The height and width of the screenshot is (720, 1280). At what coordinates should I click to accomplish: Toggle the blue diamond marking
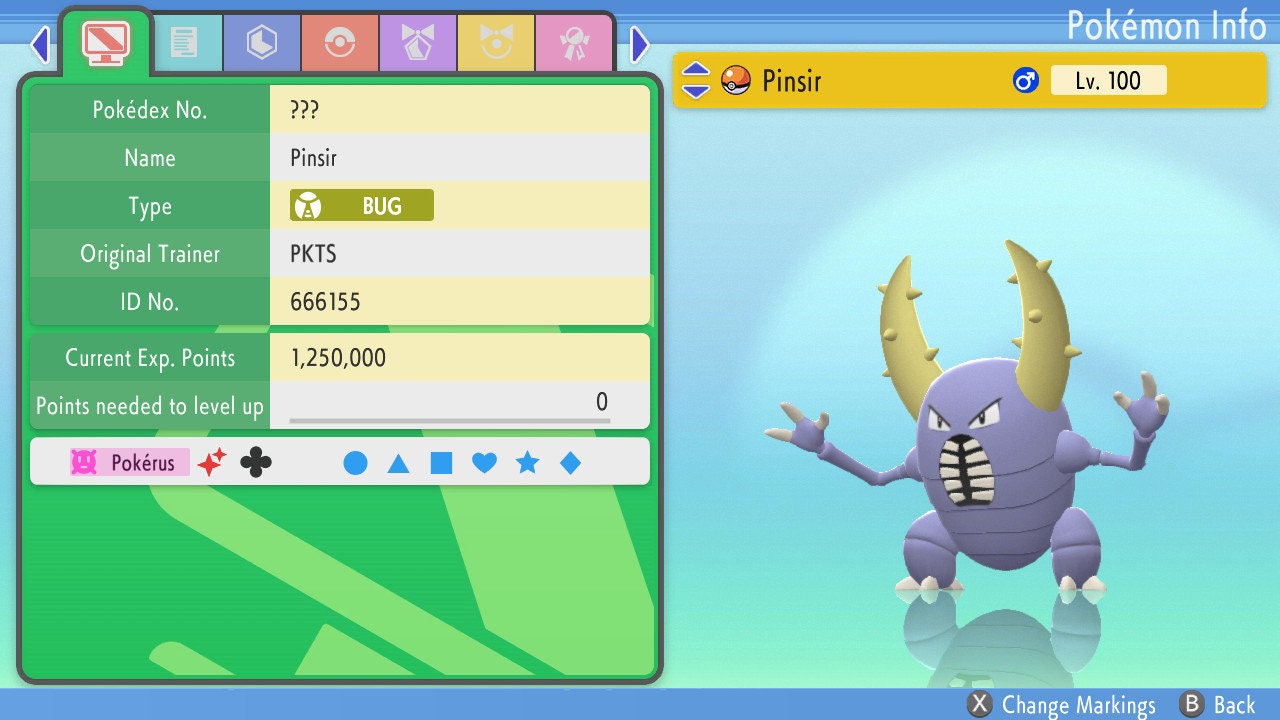[x=570, y=463]
